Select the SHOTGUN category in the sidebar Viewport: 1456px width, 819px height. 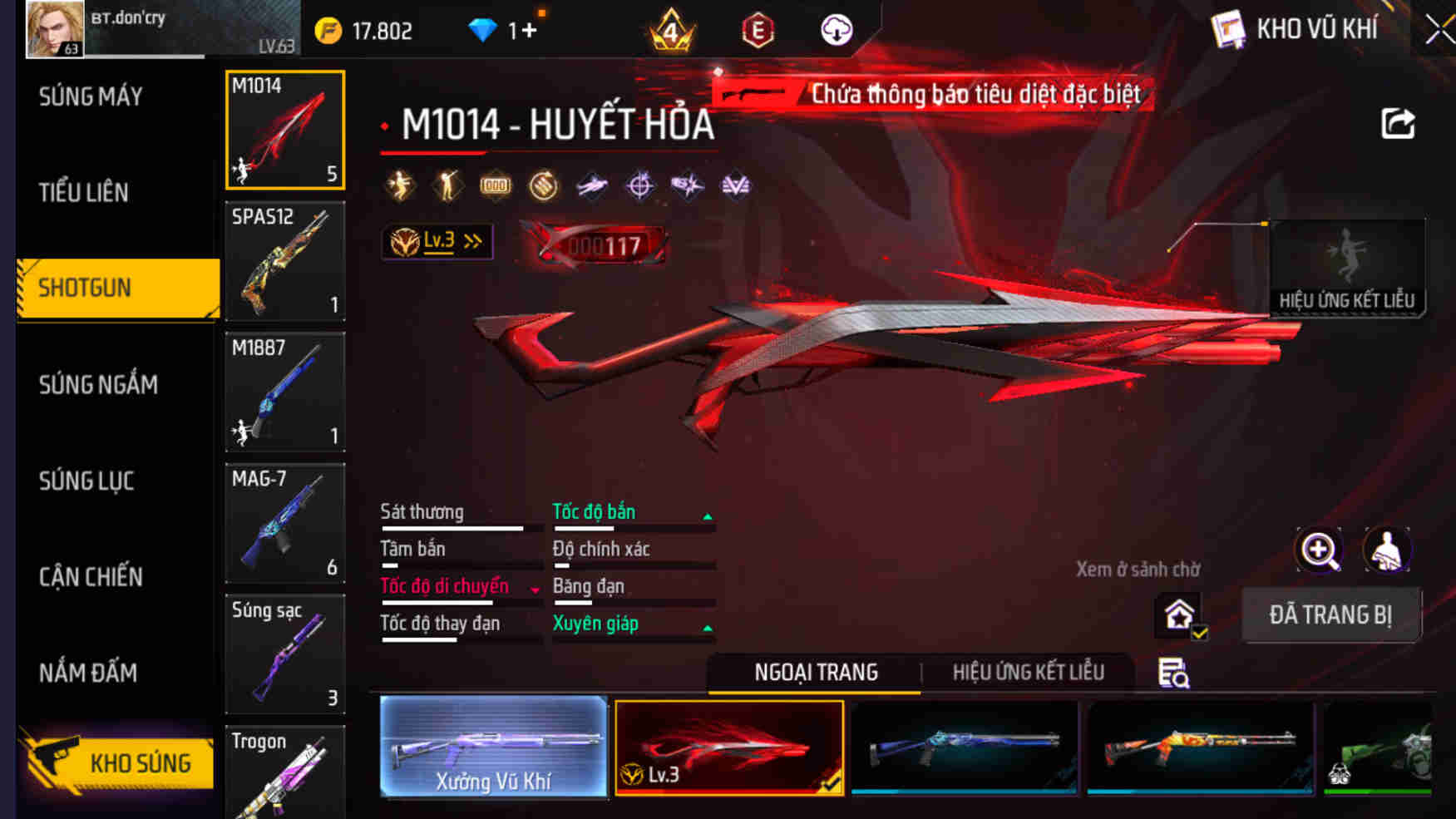pos(83,288)
